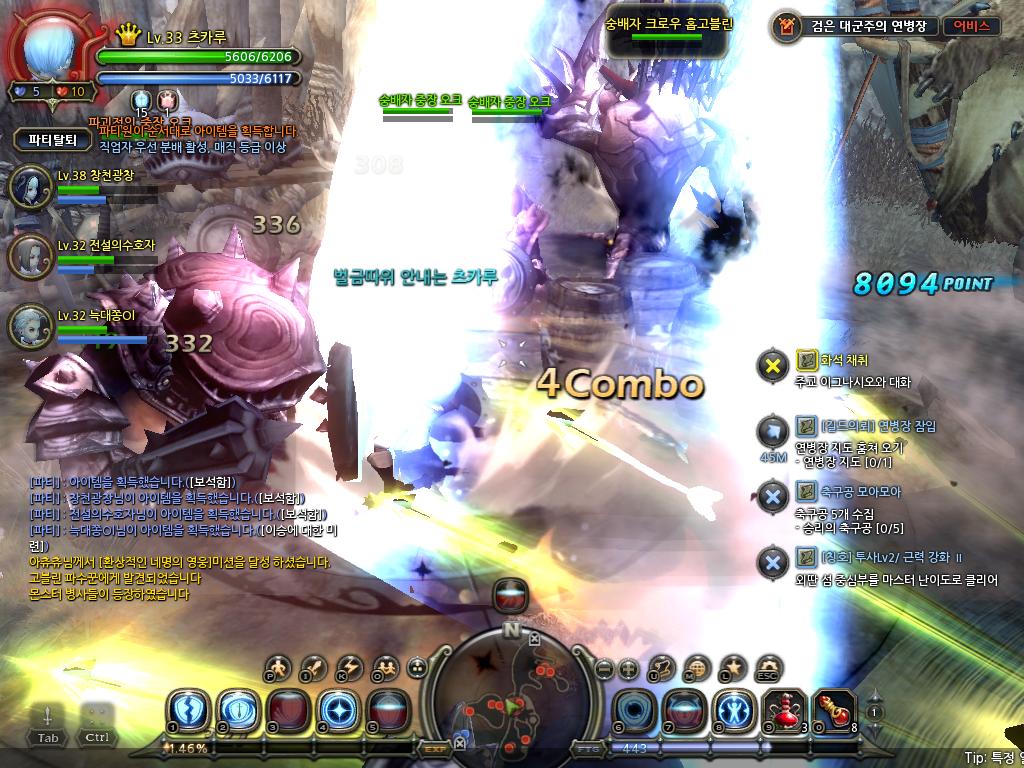
Task: Activate the blue figure skill in slot 8
Action: point(731,709)
